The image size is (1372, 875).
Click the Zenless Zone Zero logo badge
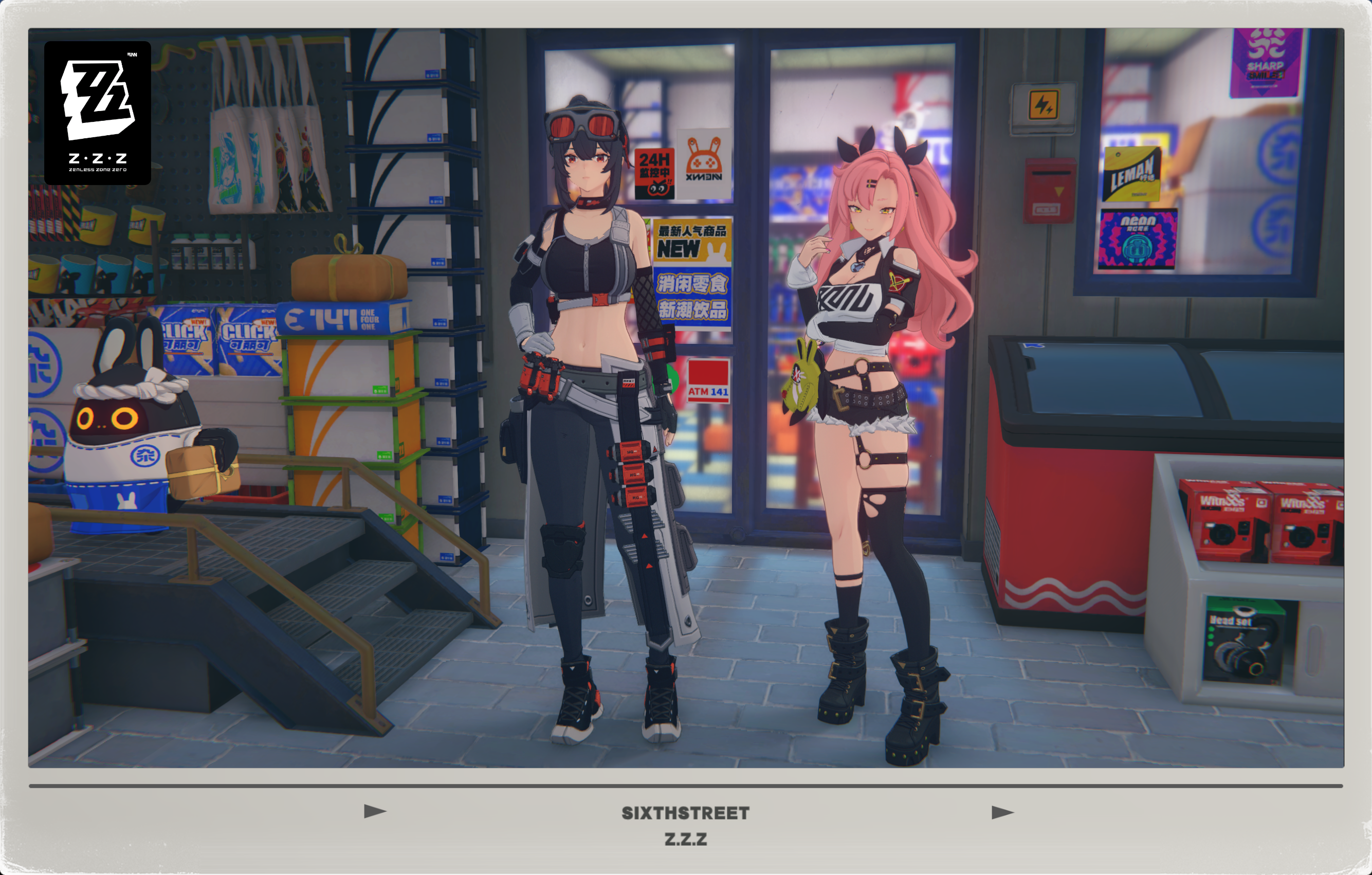[98, 113]
